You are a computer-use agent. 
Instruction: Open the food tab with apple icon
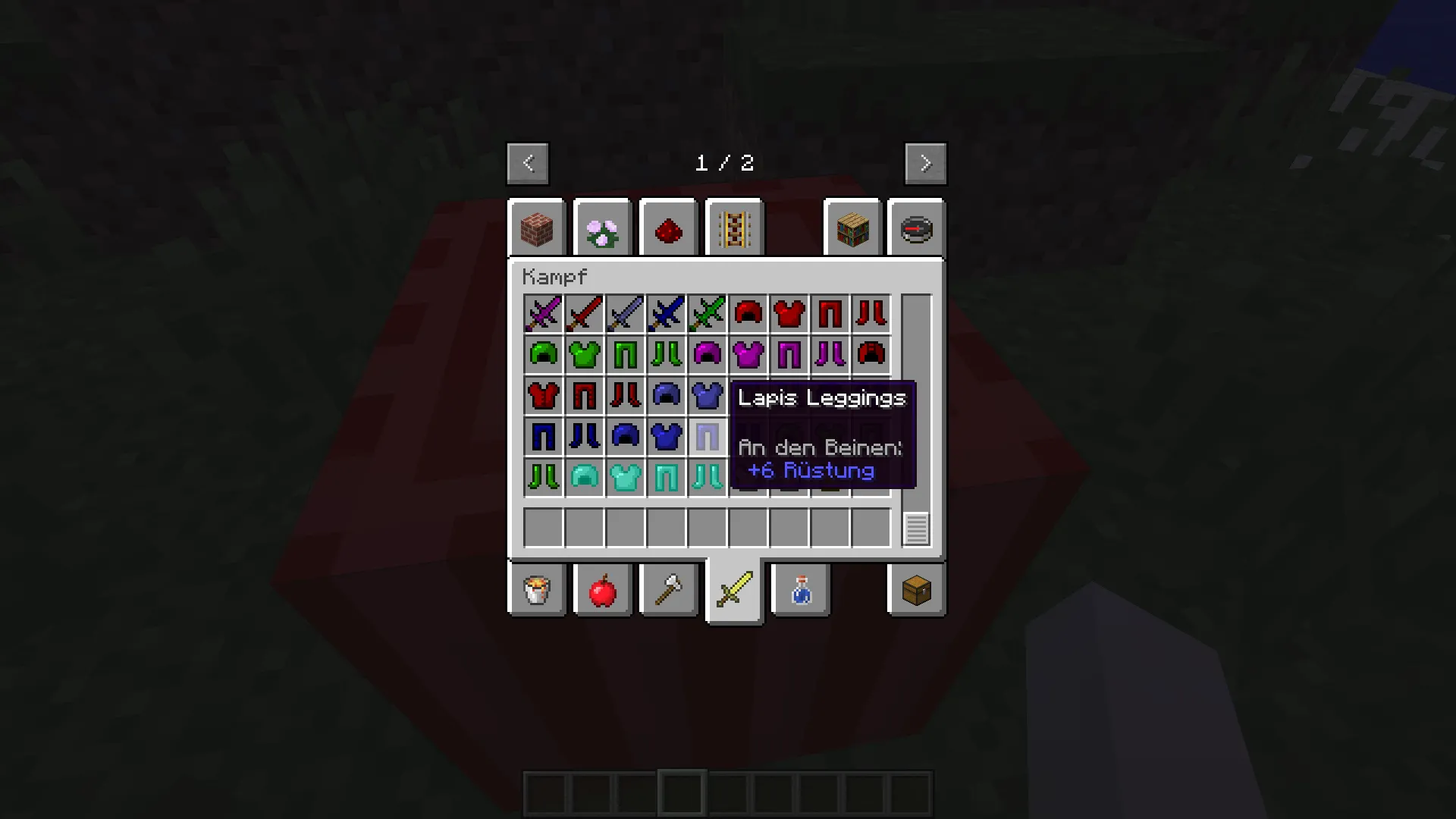tap(603, 591)
